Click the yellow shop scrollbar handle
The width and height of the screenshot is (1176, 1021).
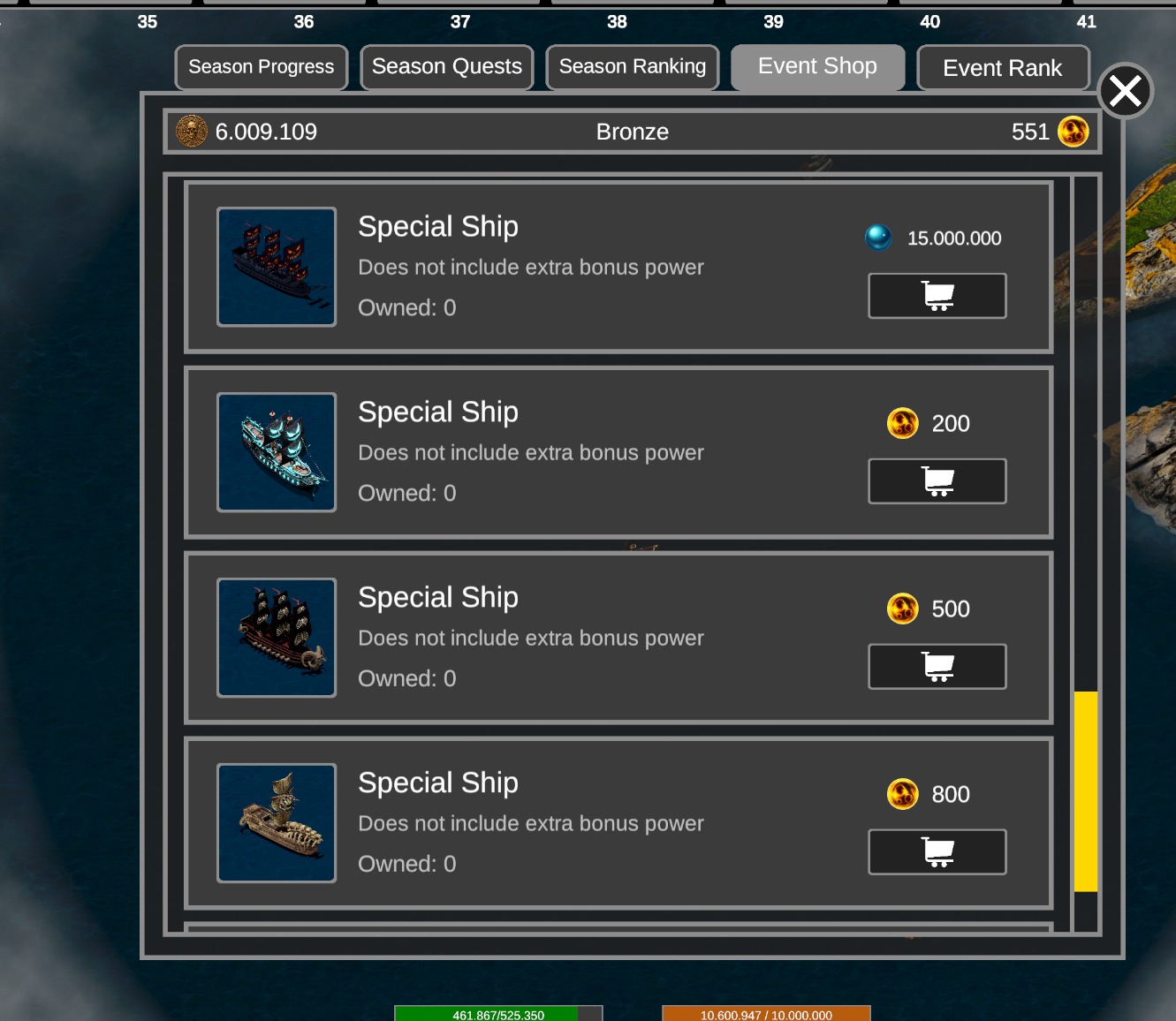pyautogui.click(x=1086, y=791)
